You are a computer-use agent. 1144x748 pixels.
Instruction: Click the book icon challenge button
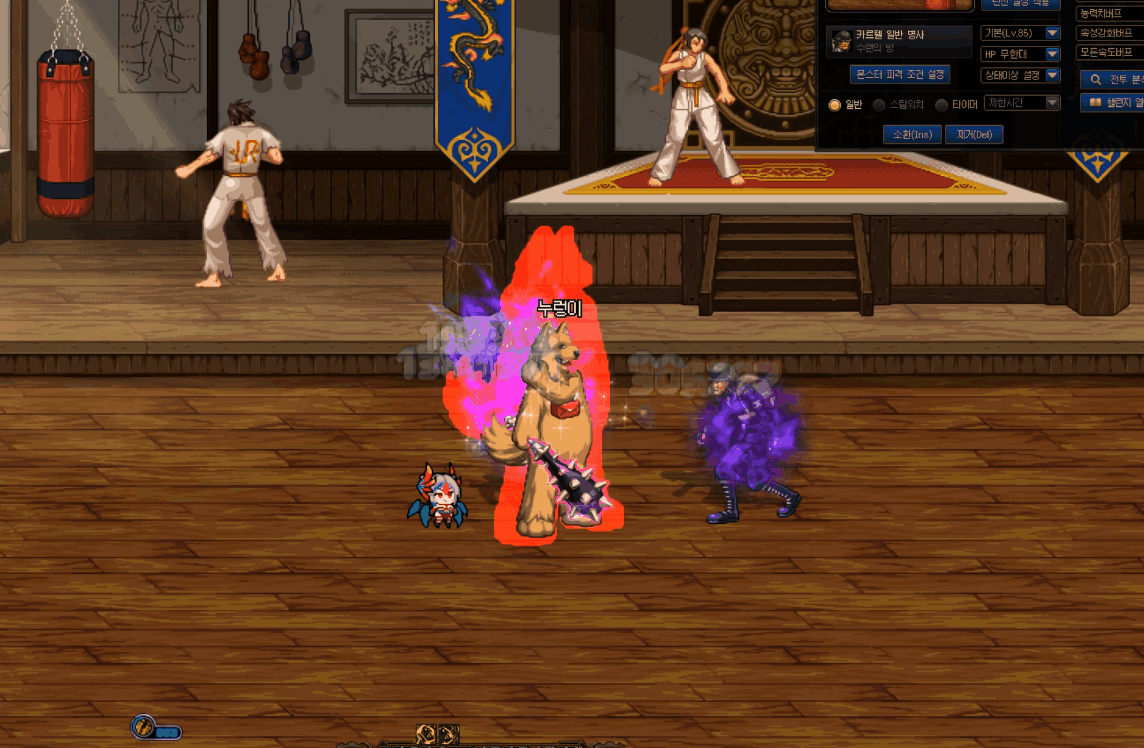click(x=1112, y=102)
